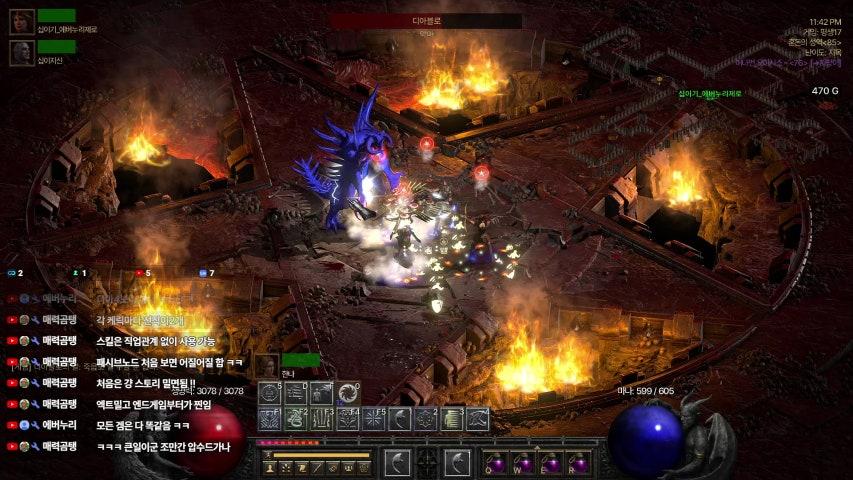This screenshot has width=853, height=480.
Task: Select the party portrait of 십이기_에버누리제로
Action: point(22,22)
